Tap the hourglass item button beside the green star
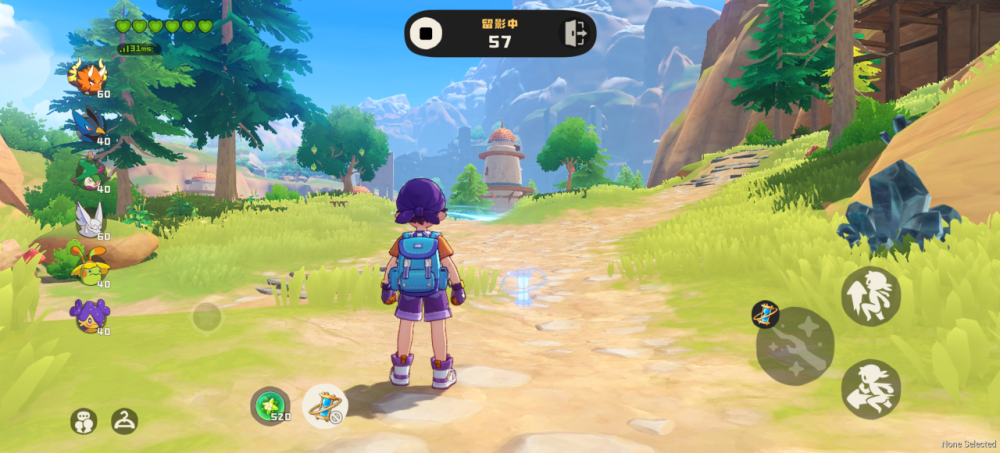Image resolution: width=1000 pixels, height=453 pixels. (324, 406)
